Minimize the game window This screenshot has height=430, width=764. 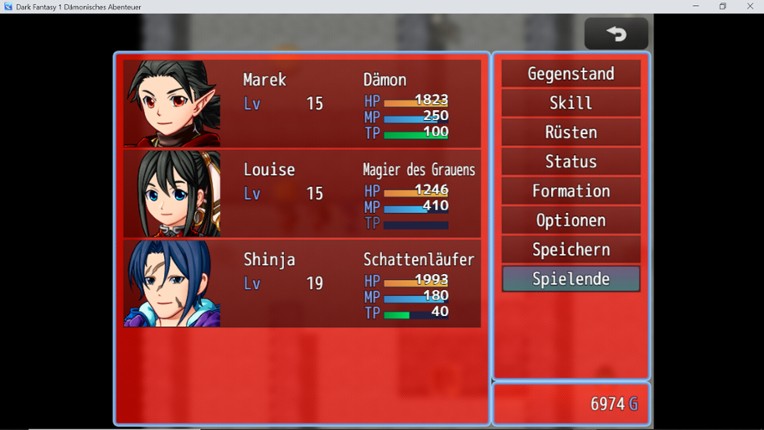coord(696,7)
